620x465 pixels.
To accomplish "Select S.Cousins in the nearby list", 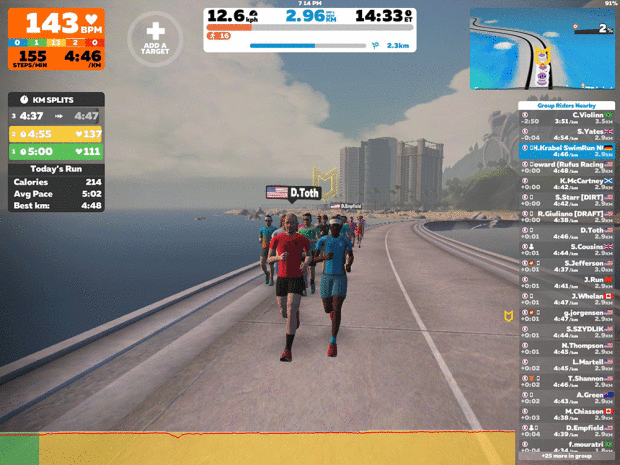I will pos(568,249).
